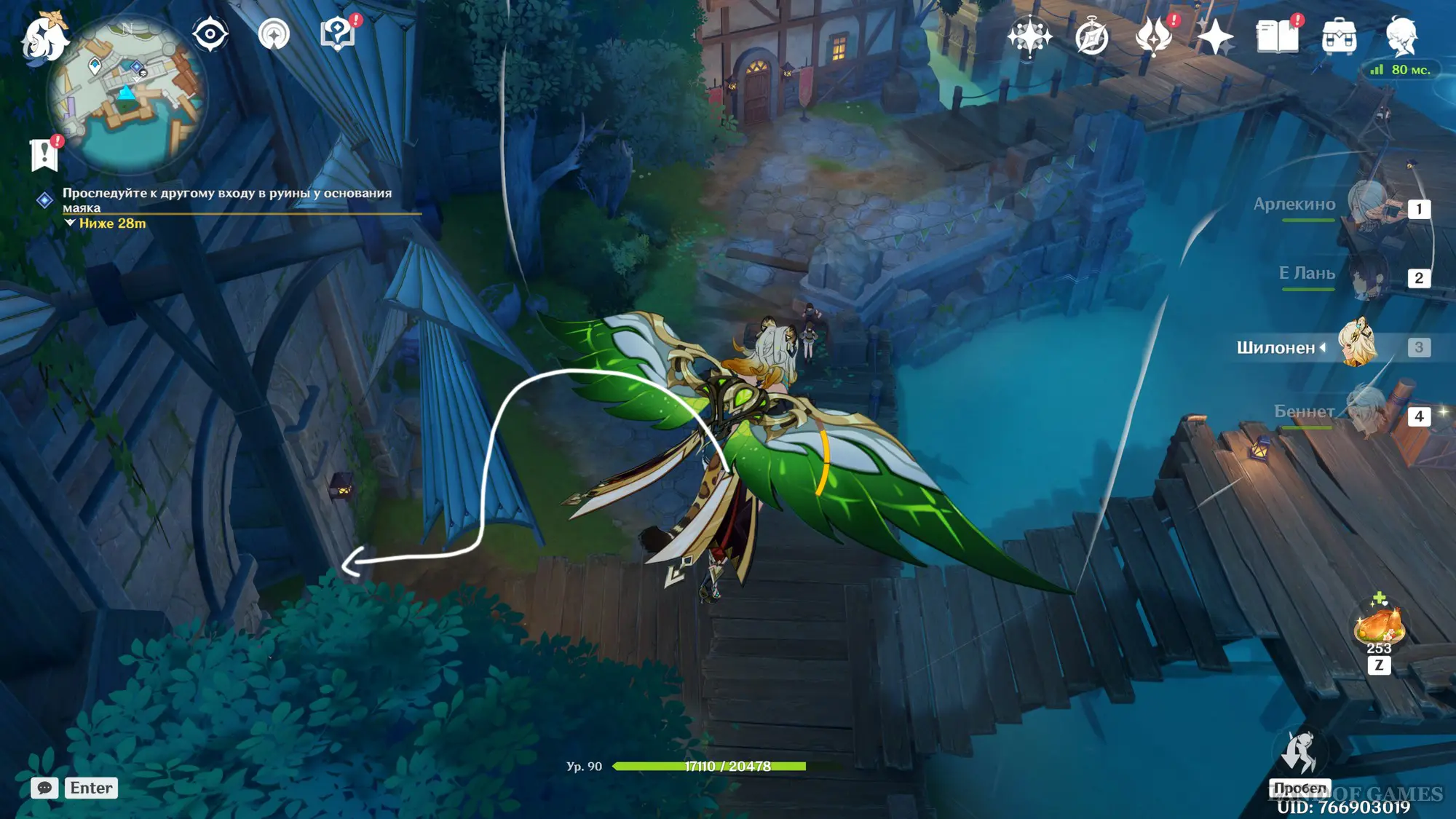This screenshot has width=1456, height=819.
Task: Open the Events star icon
Action: pos(1215,37)
